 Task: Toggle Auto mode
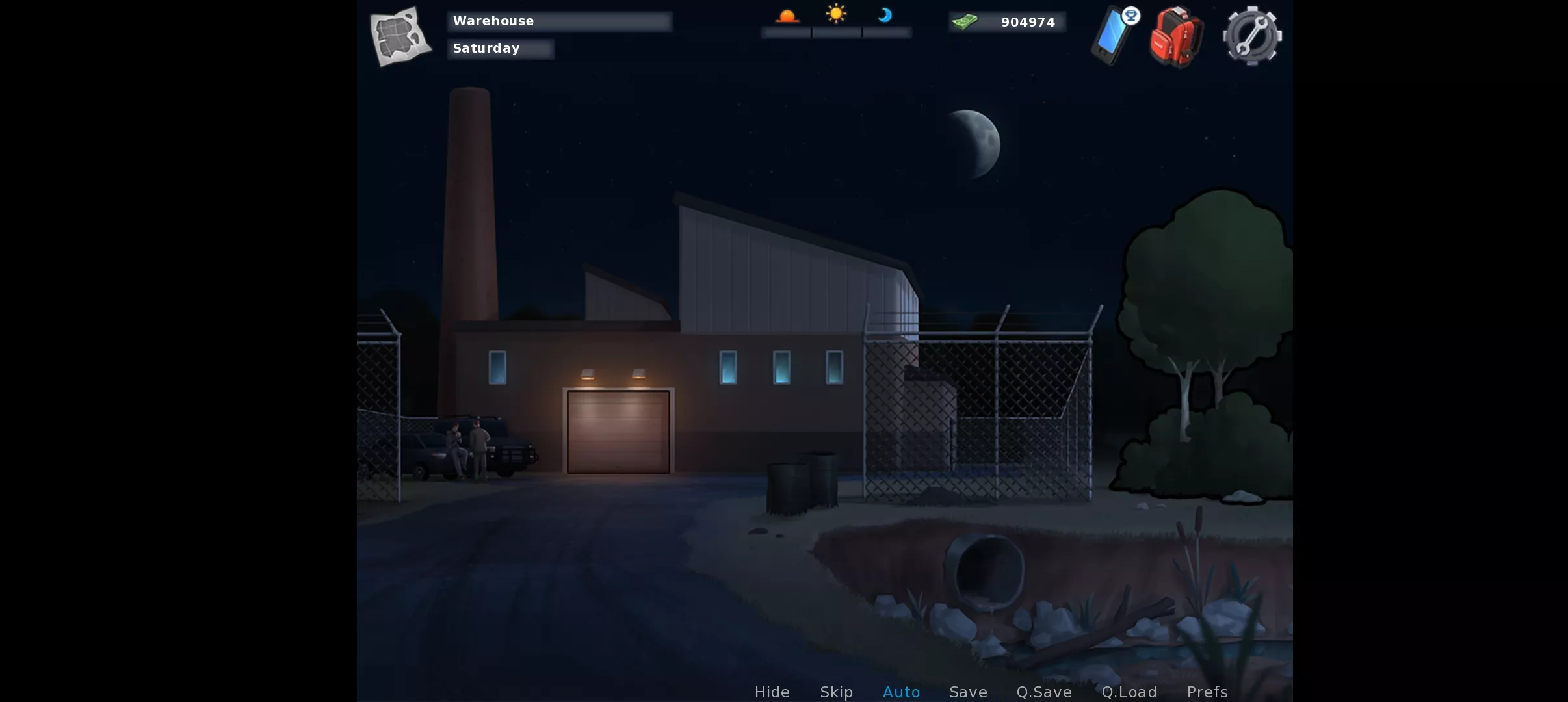click(x=901, y=692)
